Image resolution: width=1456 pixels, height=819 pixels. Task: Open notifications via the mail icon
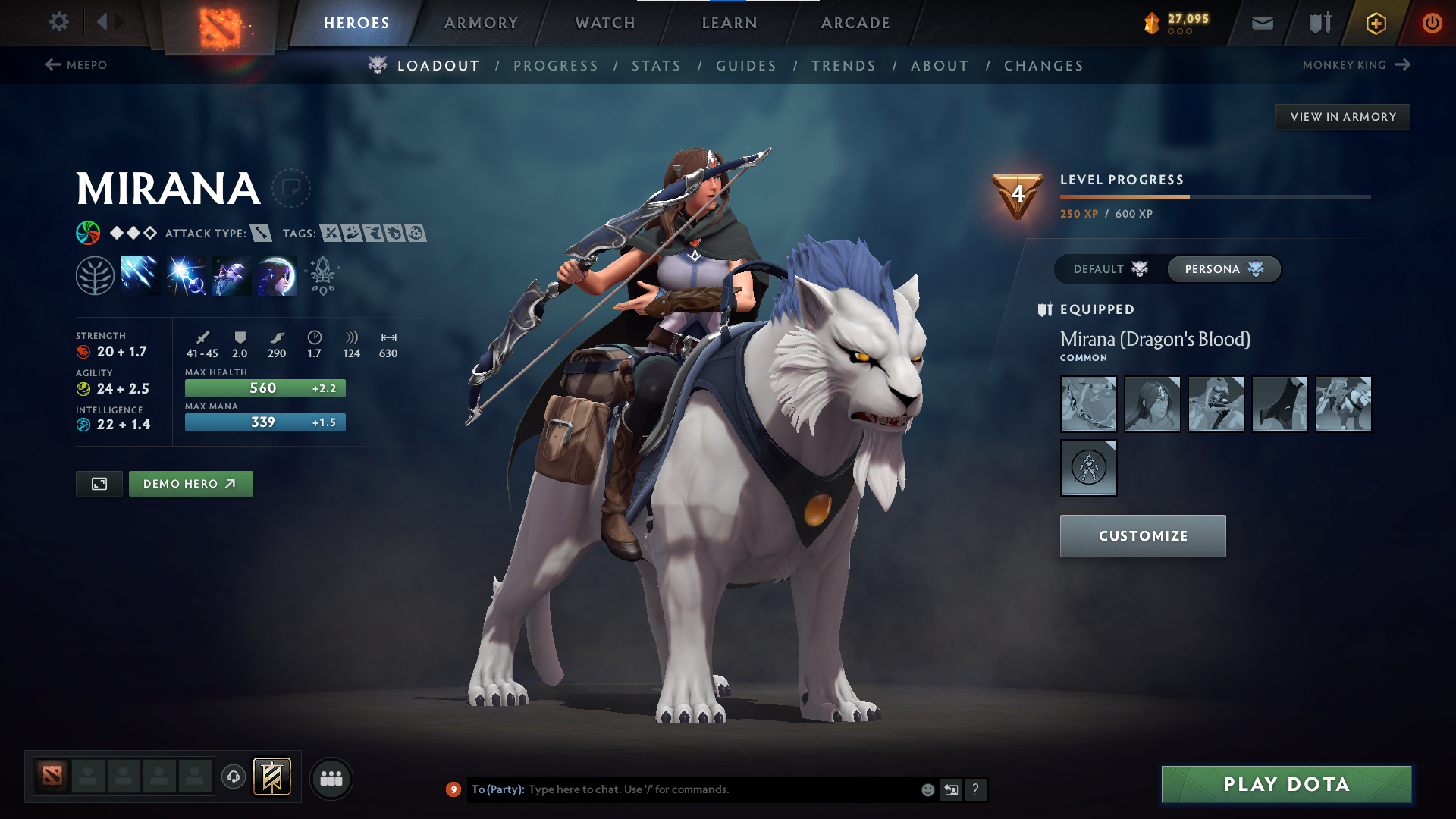pyautogui.click(x=1261, y=23)
